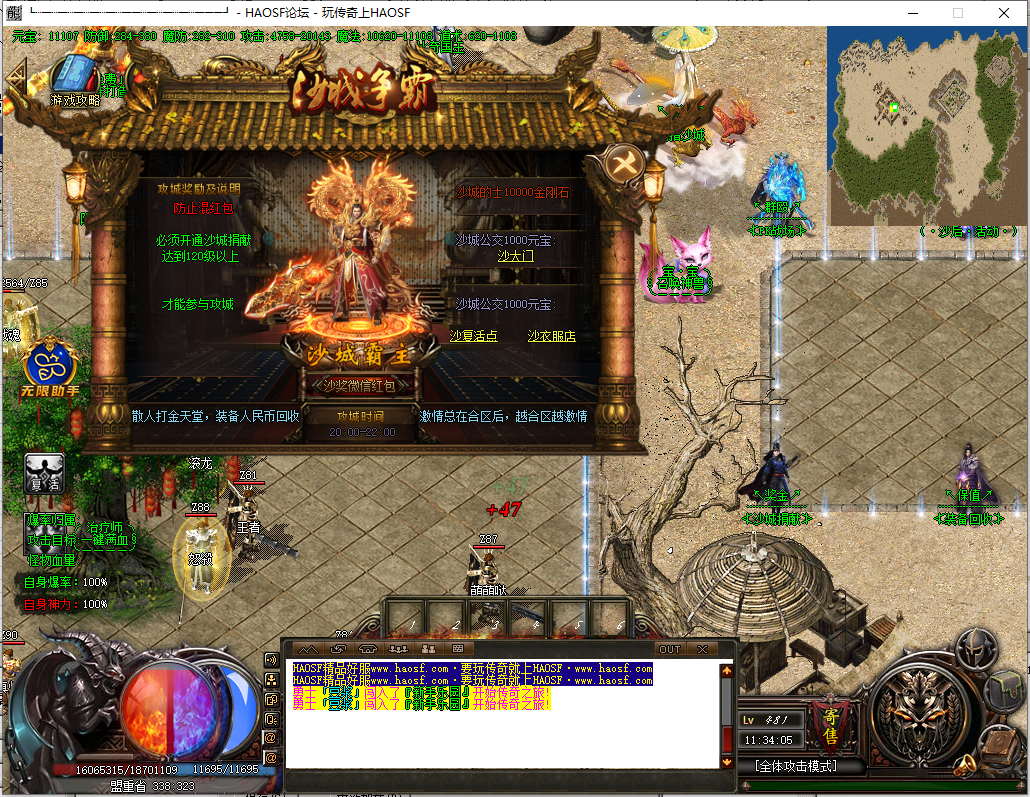Click the golden horn announcement icon
The height and width of the screenshot is (797, 1030).
click(x=962, y=767)
